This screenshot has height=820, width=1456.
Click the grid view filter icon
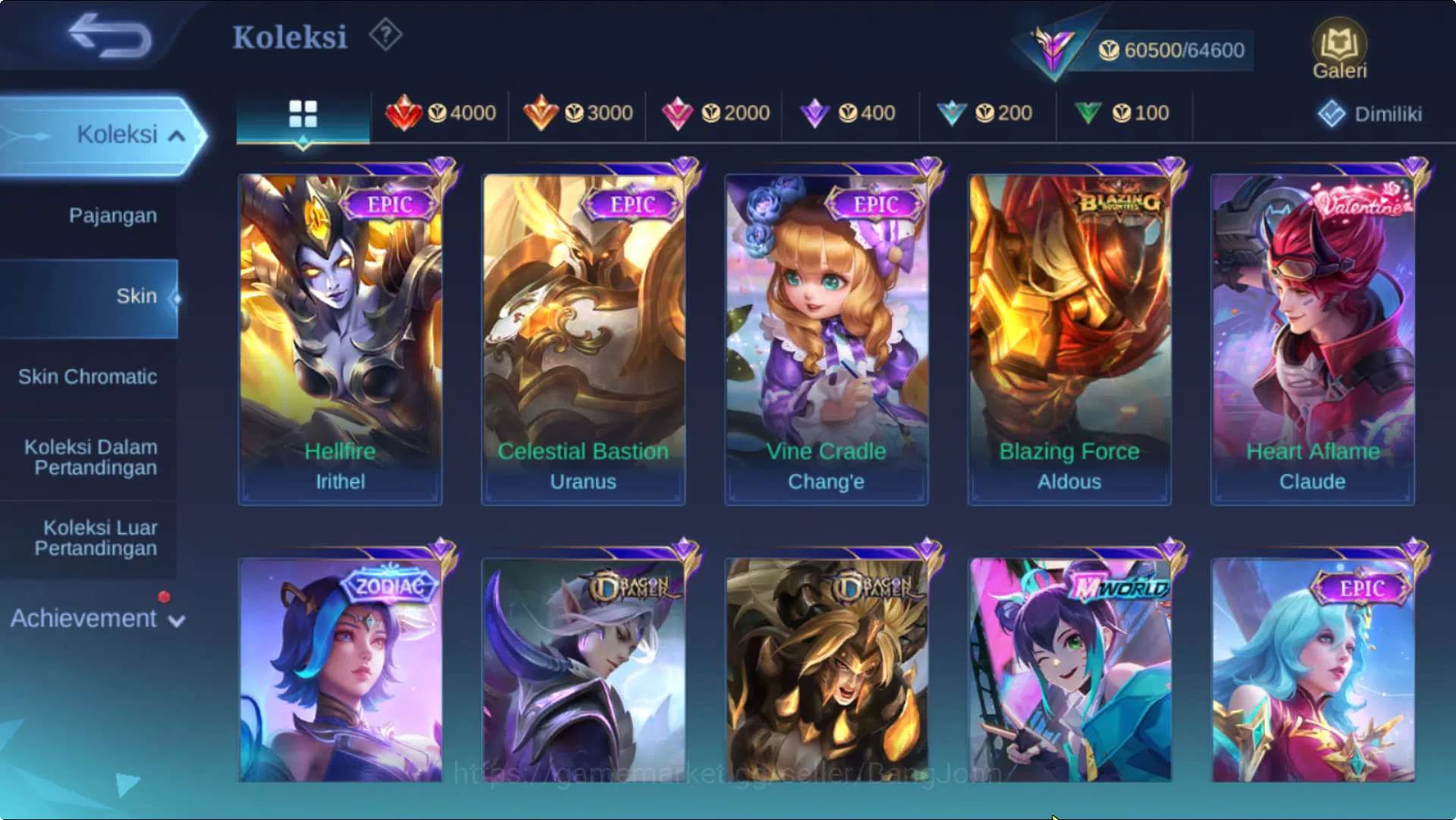[303, 112]
